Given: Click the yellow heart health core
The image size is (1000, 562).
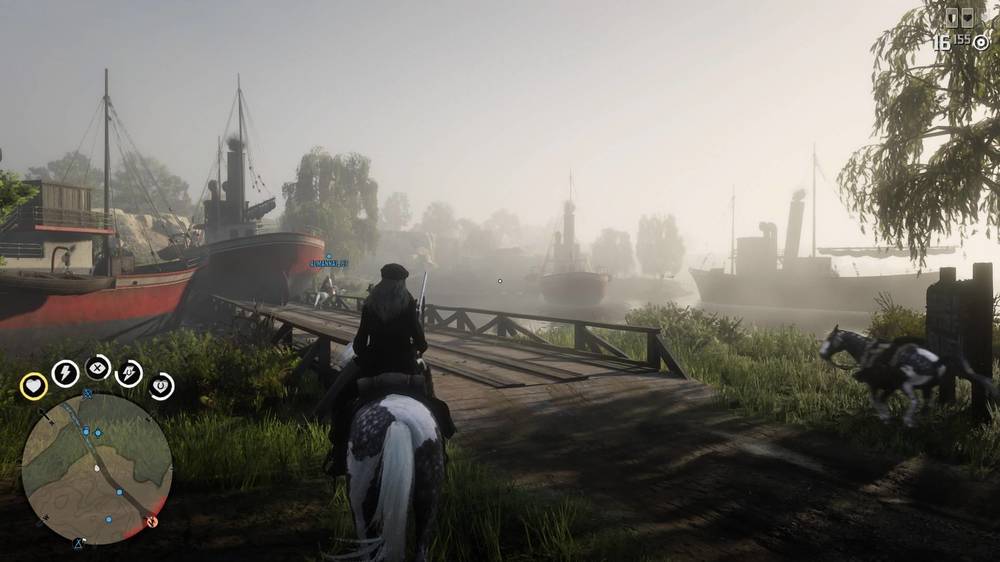Looking at the screenshot, I should point(33,385).
